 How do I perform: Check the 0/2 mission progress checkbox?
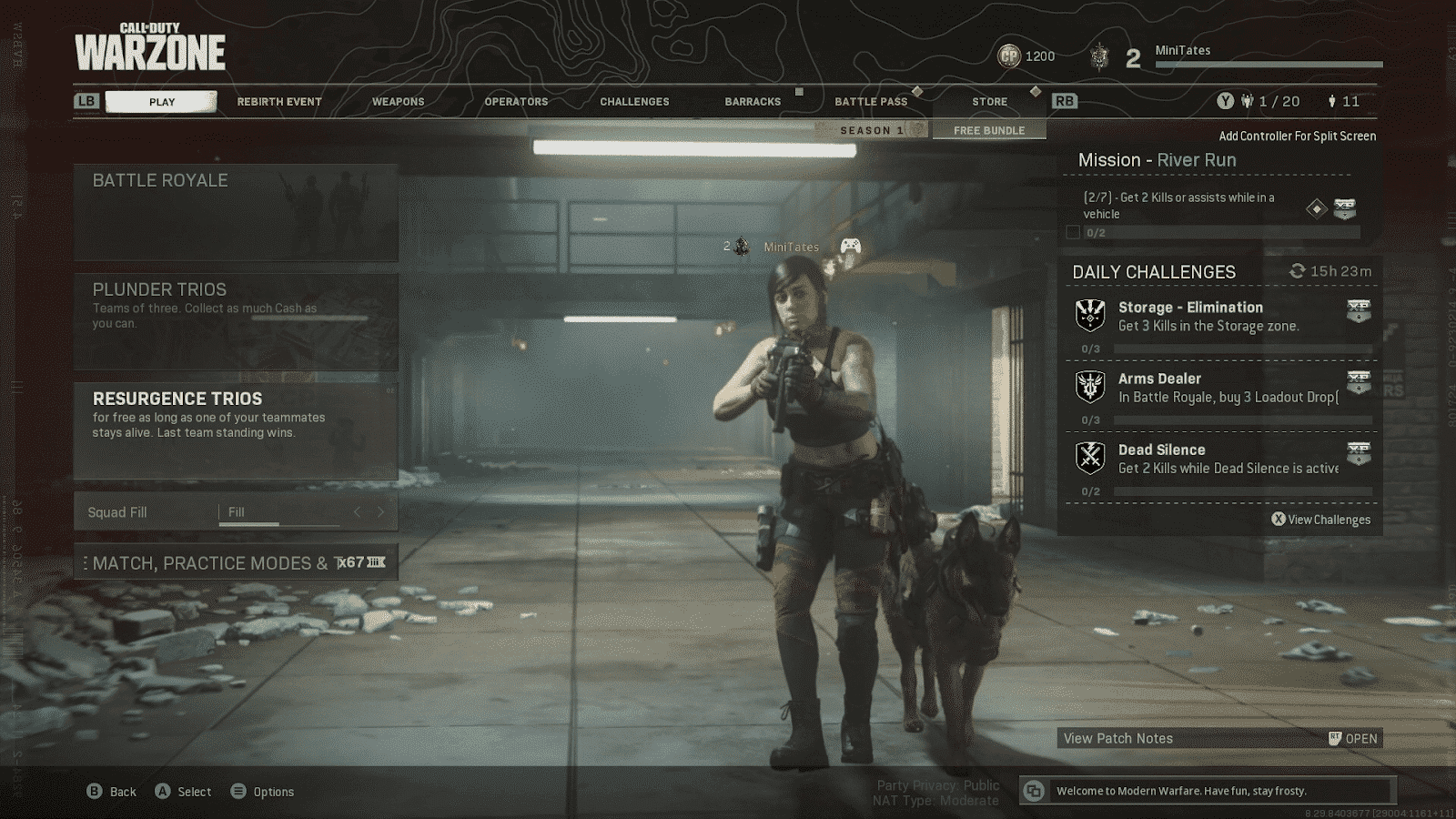[x=1074, y=232]
